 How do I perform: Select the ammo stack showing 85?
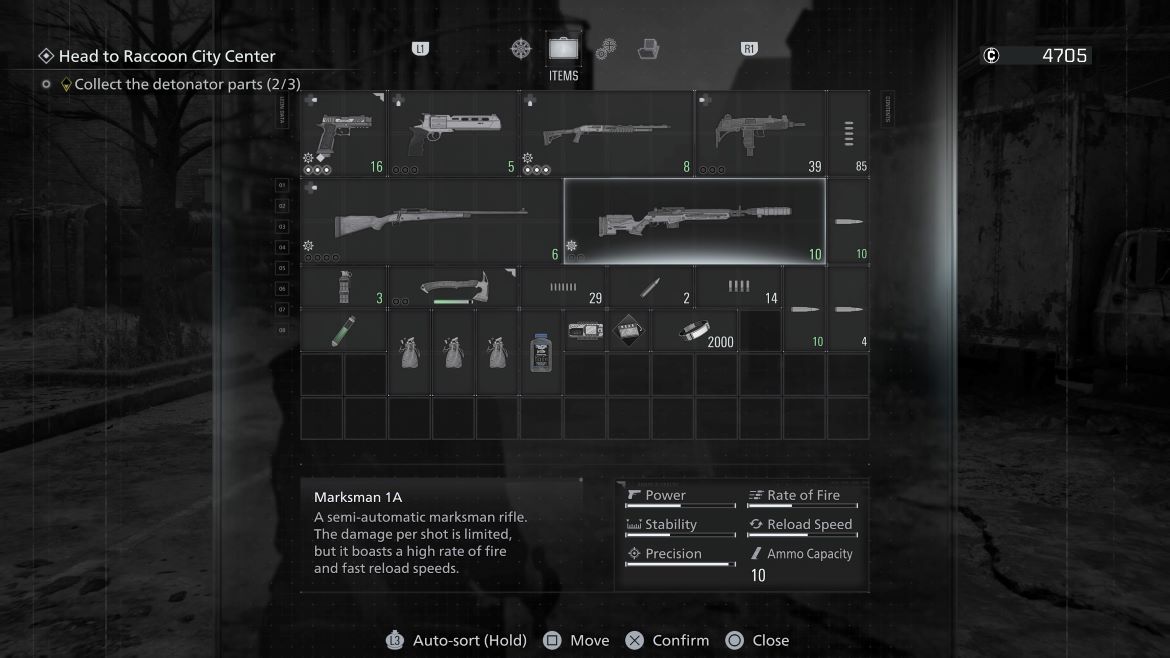pos(849,134)
